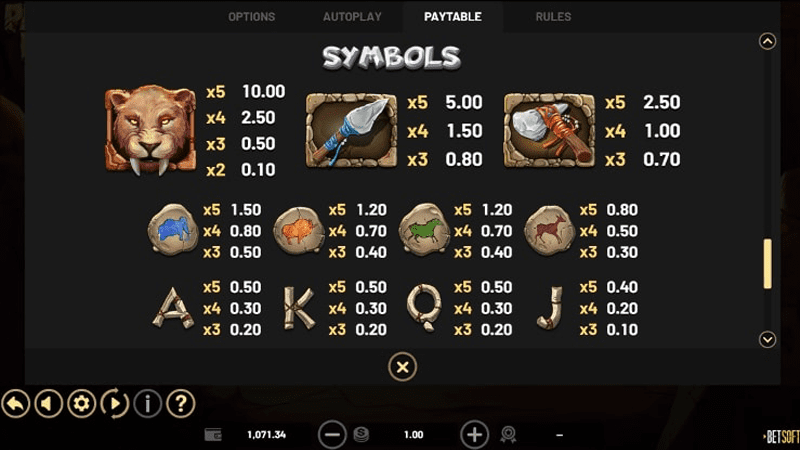Open the info button
The width and height of the screenshot is (800, 450).
tap(147, 404)
